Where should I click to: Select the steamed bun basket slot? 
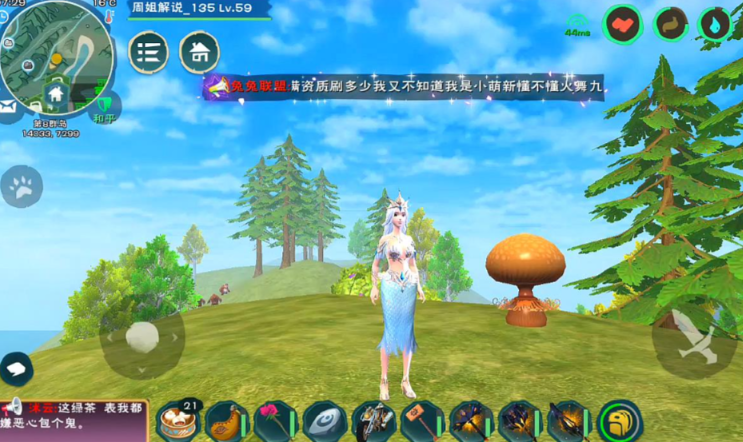178,421
